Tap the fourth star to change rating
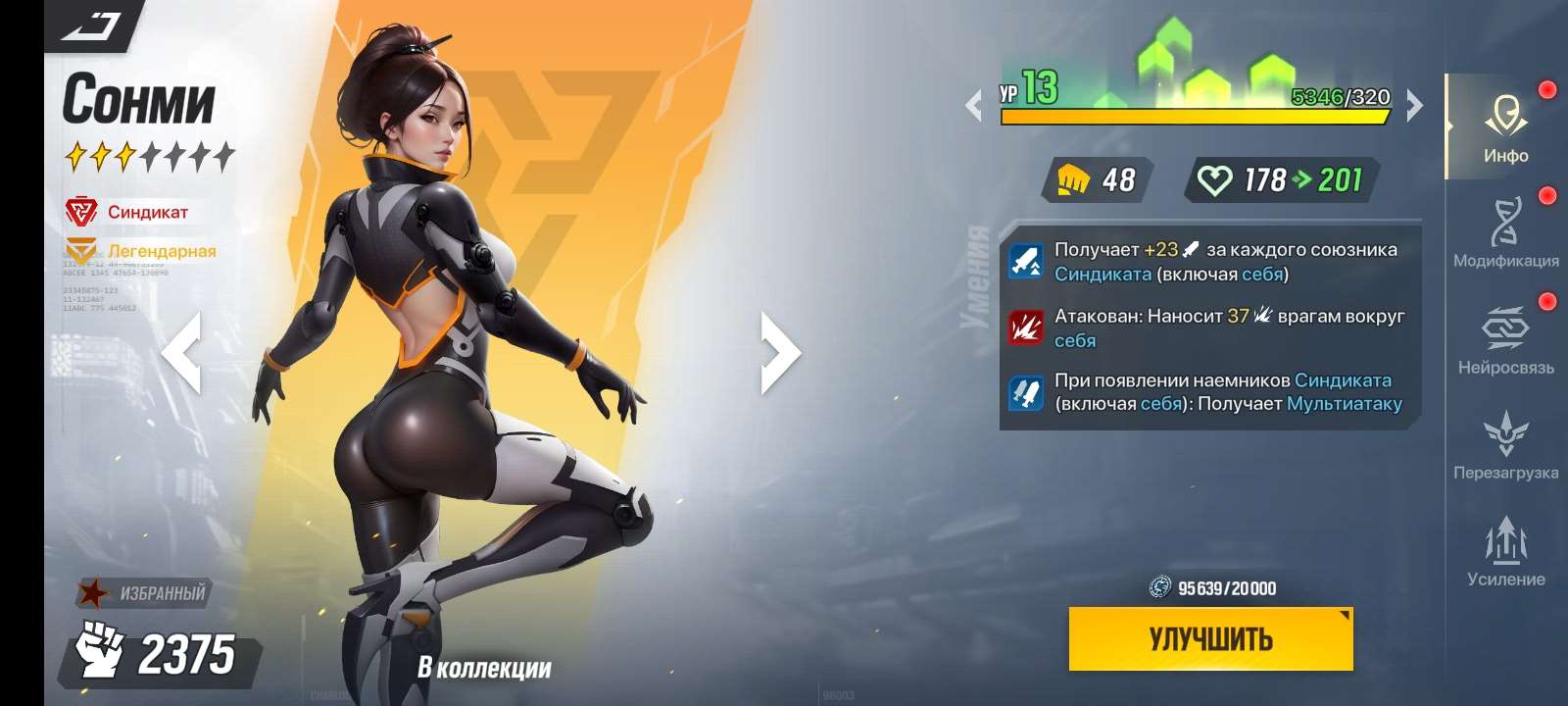This screenshot has width=1568, height=706. click(x=149, y=154)
